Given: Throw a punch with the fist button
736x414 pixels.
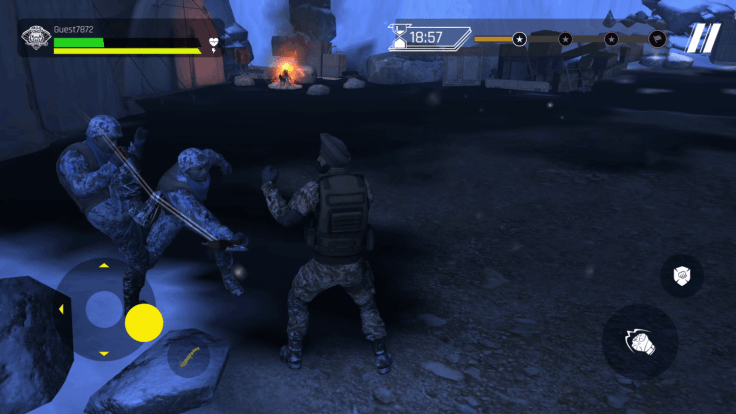Looking at the screenshot, I should 640,342.
